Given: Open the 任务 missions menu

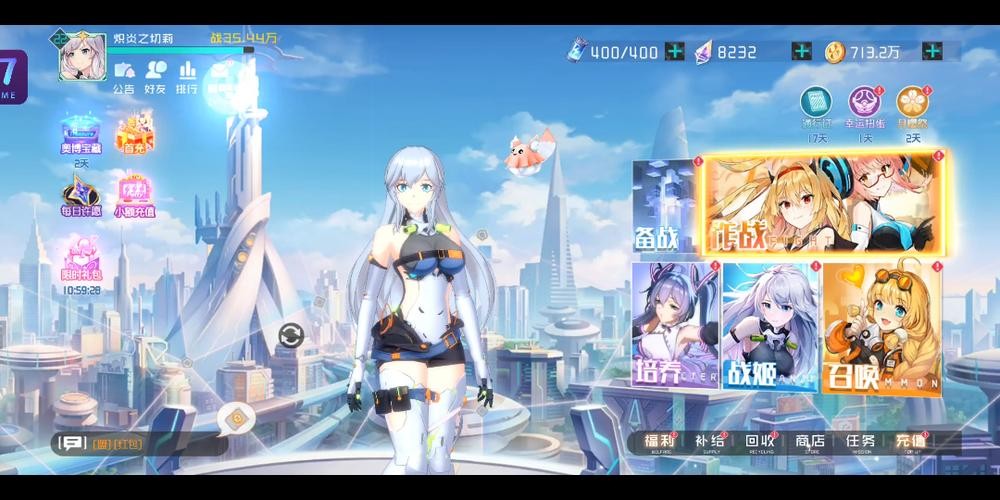Looking at the screenshot, I should click(859, 442).
